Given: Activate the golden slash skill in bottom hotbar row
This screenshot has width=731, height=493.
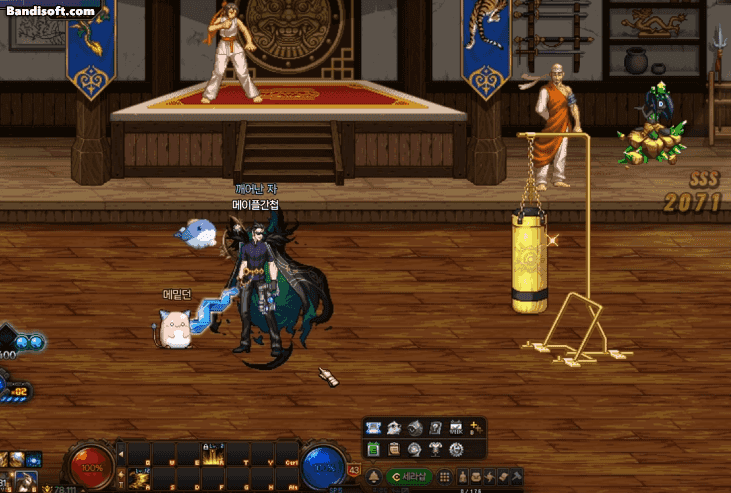Looking at the screenshot, I should 138,478.
